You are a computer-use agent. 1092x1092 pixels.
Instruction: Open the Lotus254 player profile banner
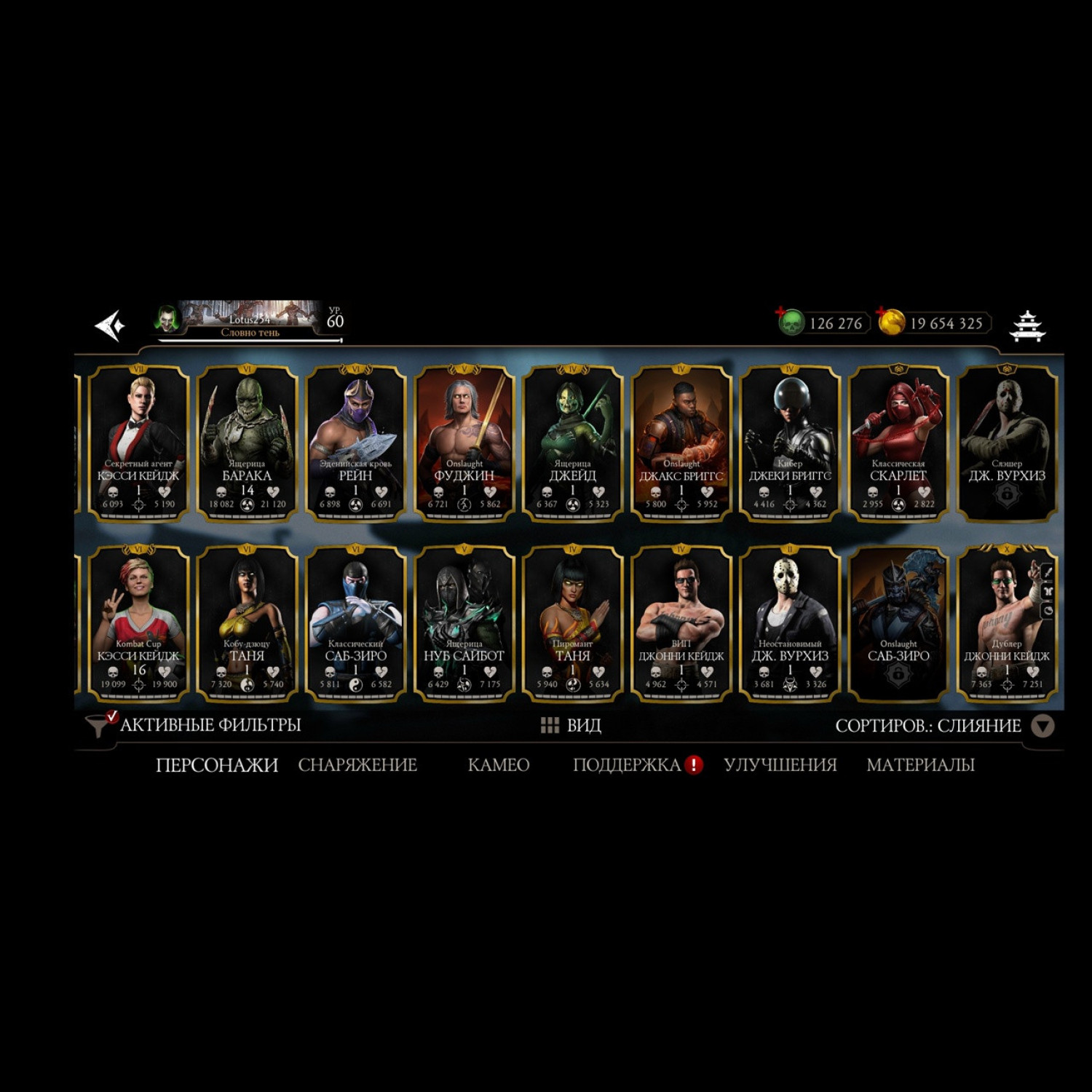pyautogui.click(x=249, y=320)
